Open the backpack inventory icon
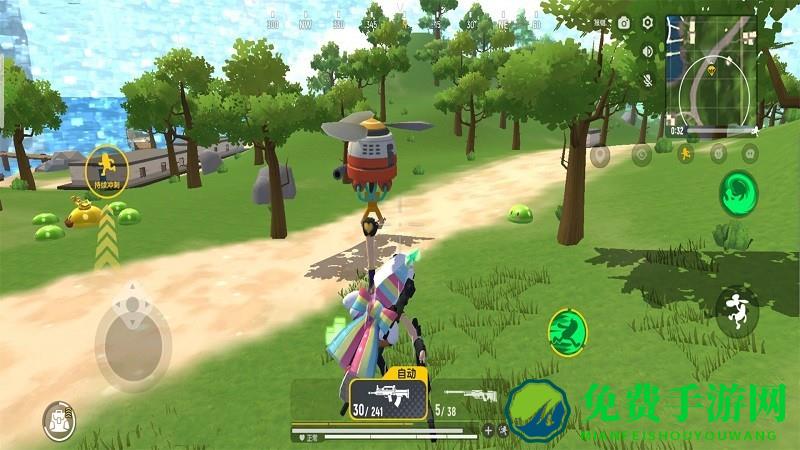Screen dimensions: 800x450 [x=59, y=421]
